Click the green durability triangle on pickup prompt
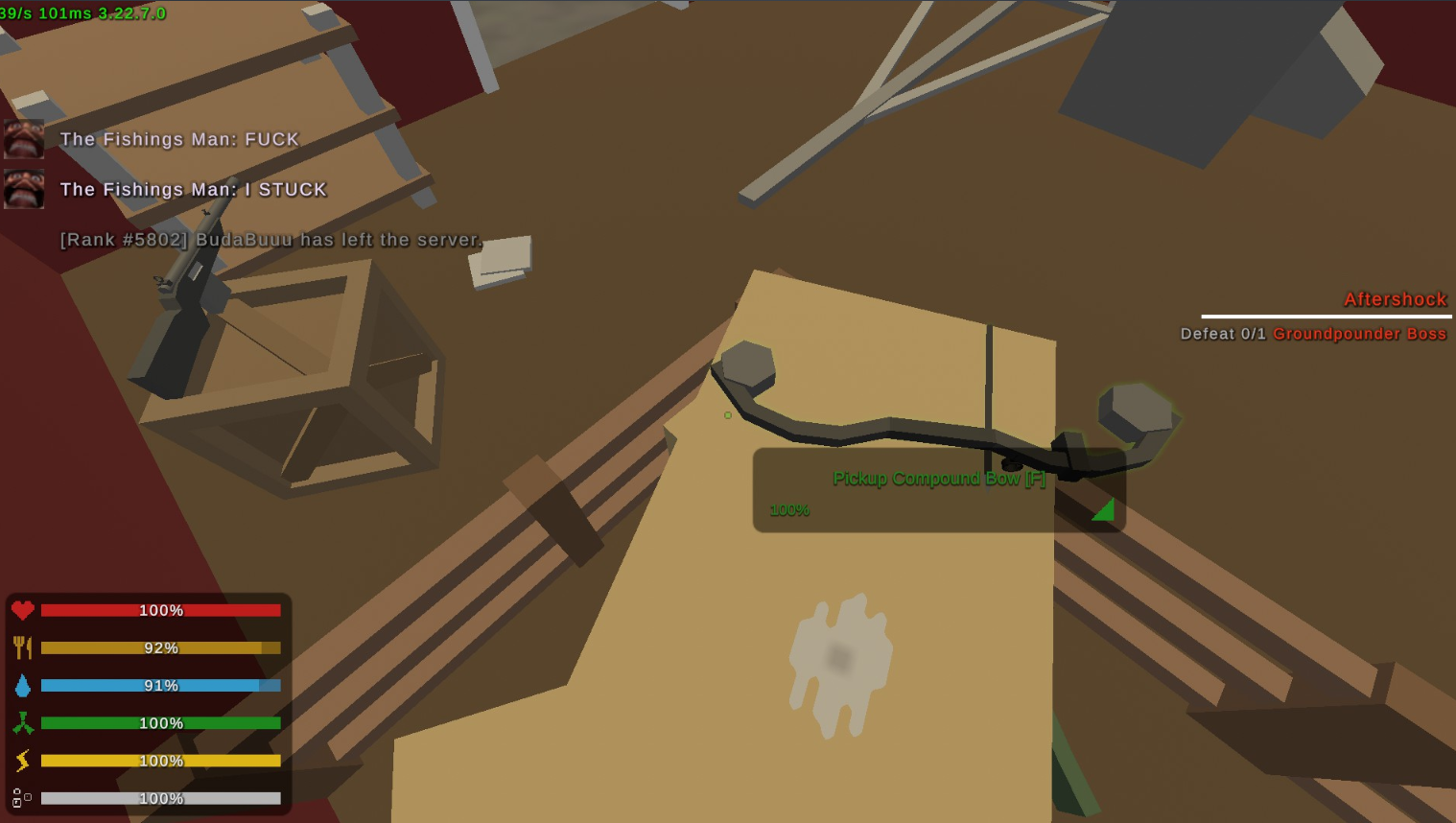This screenshot has height=823, width=1456. pyautogui.click(x=1103, y=508)
